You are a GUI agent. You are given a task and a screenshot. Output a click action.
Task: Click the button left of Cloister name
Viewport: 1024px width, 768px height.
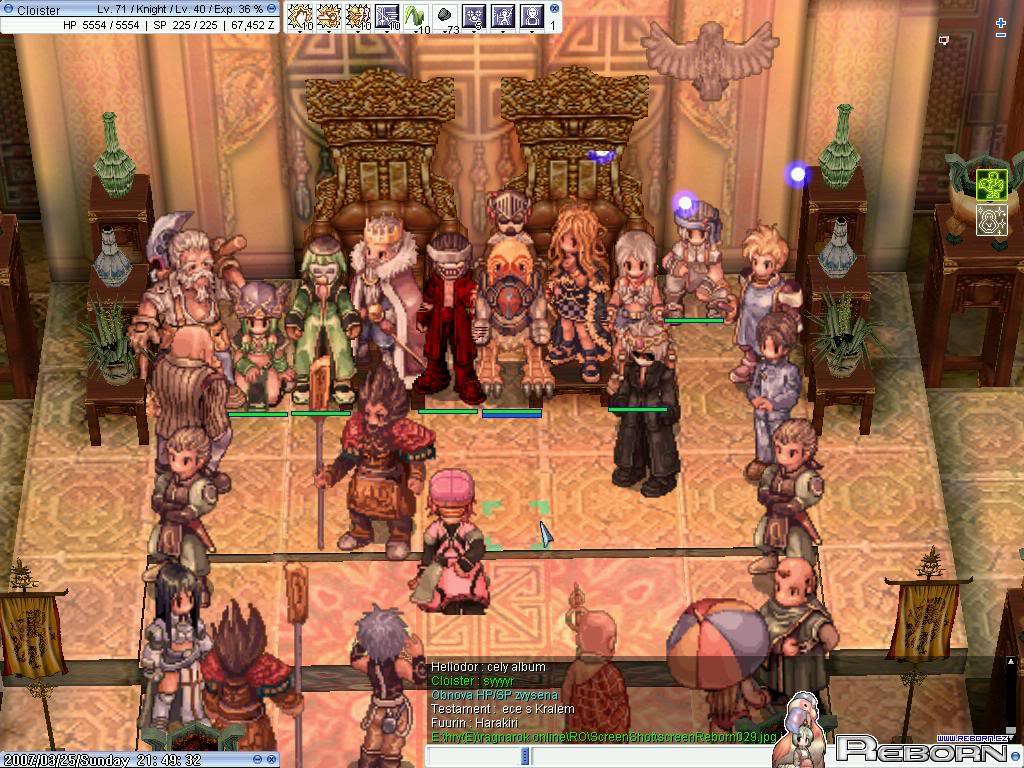[8, 10]
